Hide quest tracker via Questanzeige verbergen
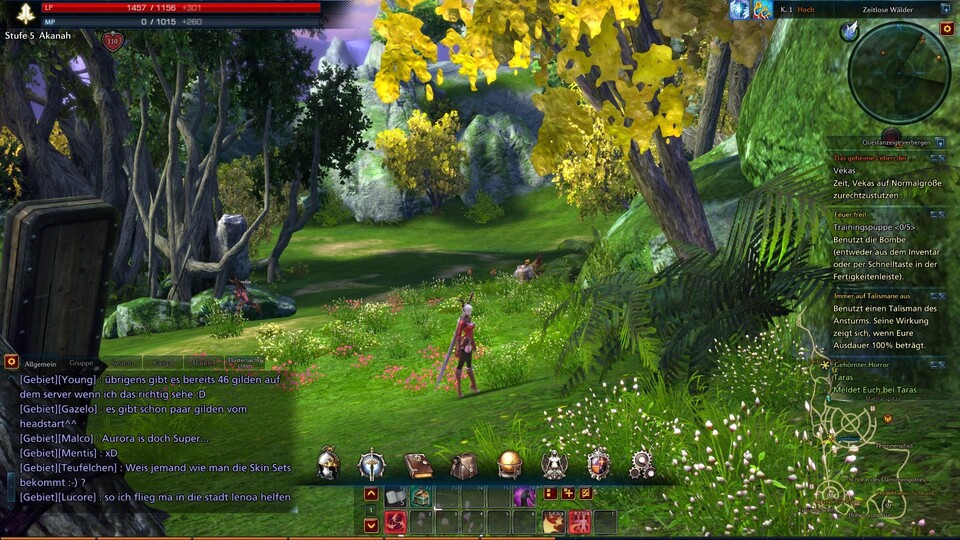Viewport: 960px width, 540px height. click(886, 142)
